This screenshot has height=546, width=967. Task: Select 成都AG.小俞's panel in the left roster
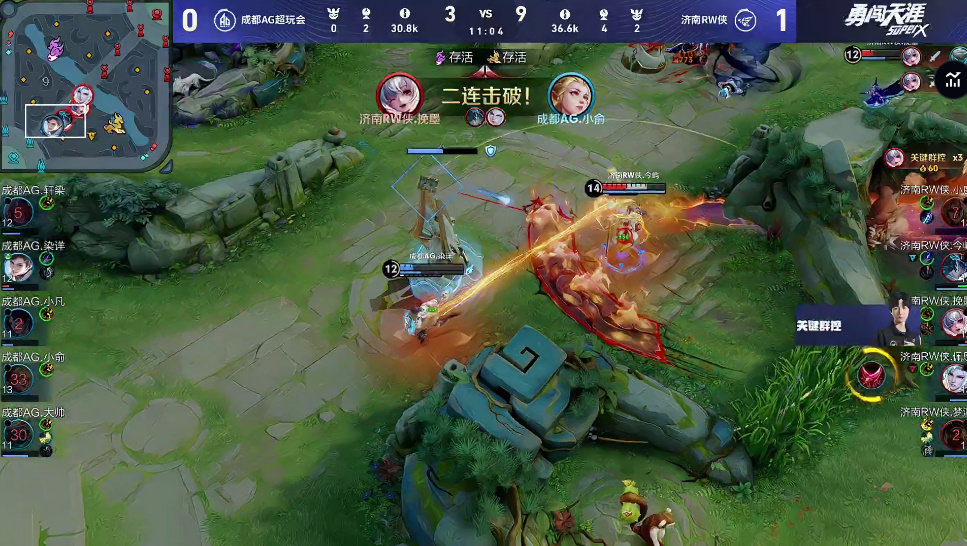pyautogui.click(x=20, y=378)
